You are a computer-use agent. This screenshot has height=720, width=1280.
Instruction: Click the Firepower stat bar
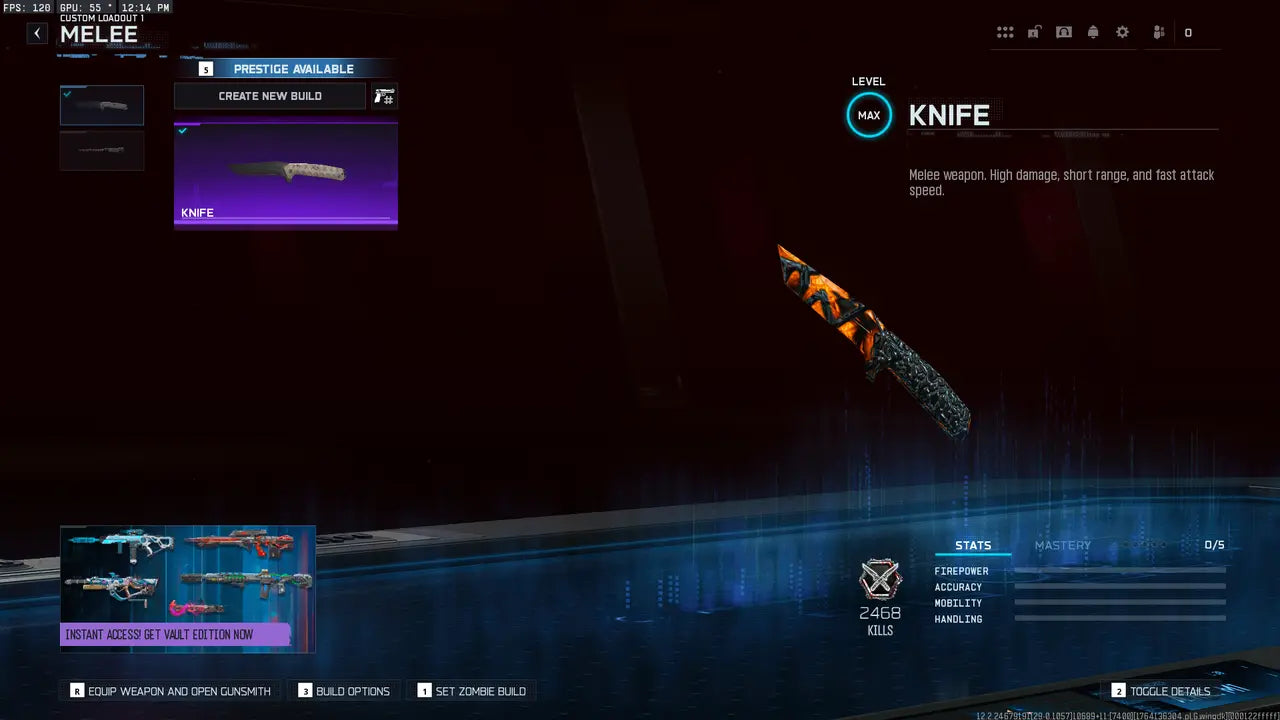point(1119,571)
